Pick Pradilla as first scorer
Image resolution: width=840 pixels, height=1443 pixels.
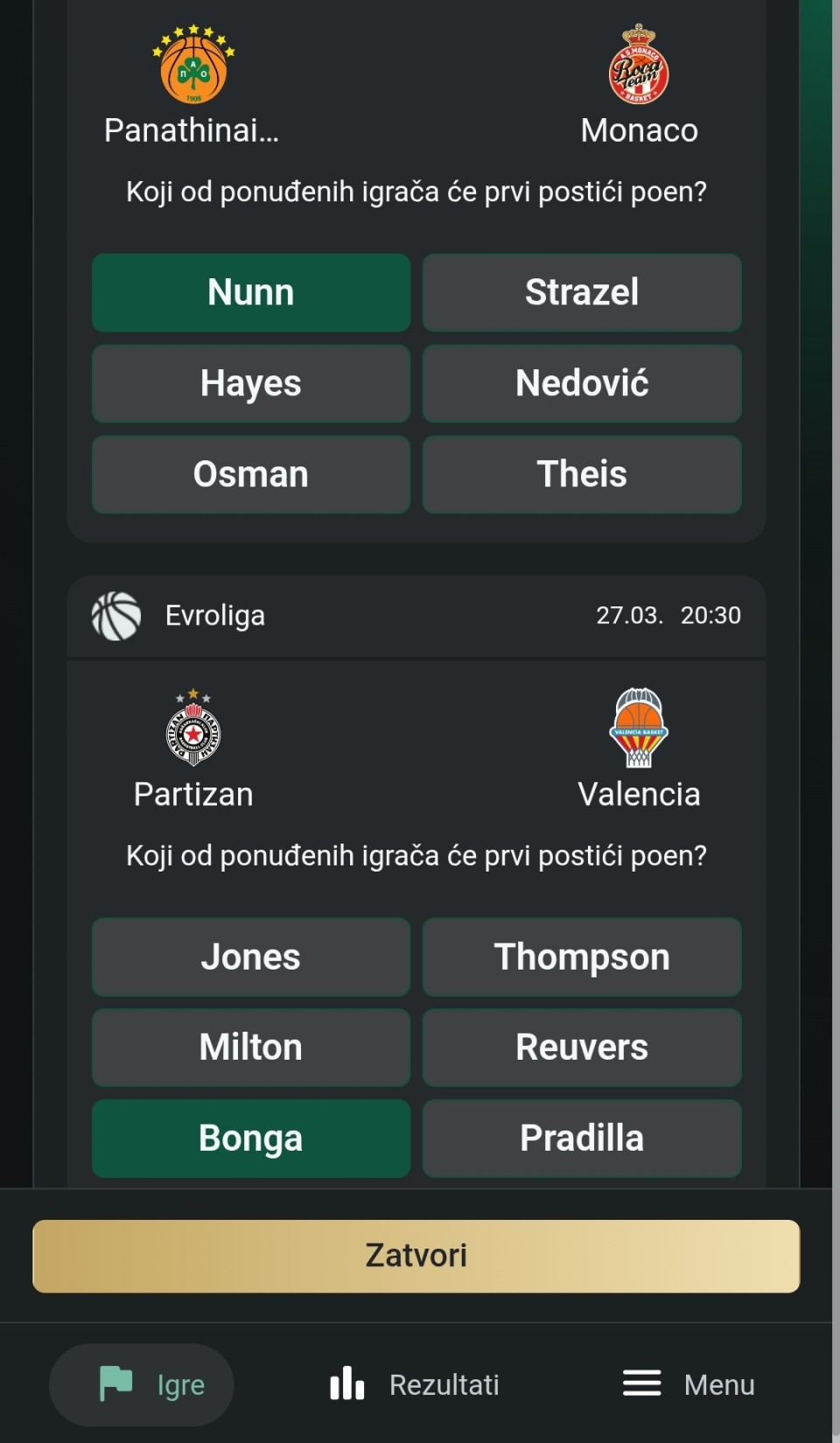tap(581, 1138)
